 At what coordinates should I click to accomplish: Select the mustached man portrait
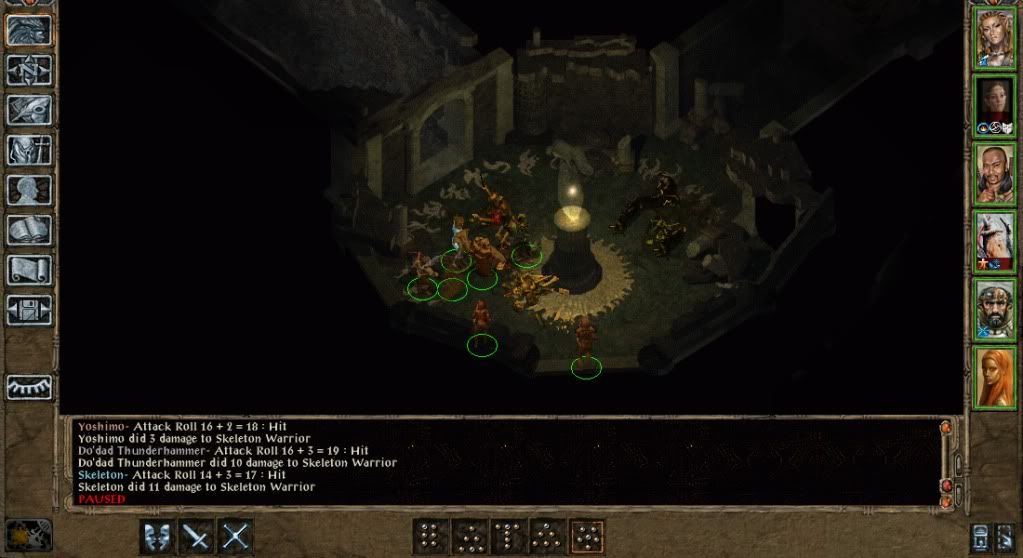pyautogui.click(x=994, y=174)
